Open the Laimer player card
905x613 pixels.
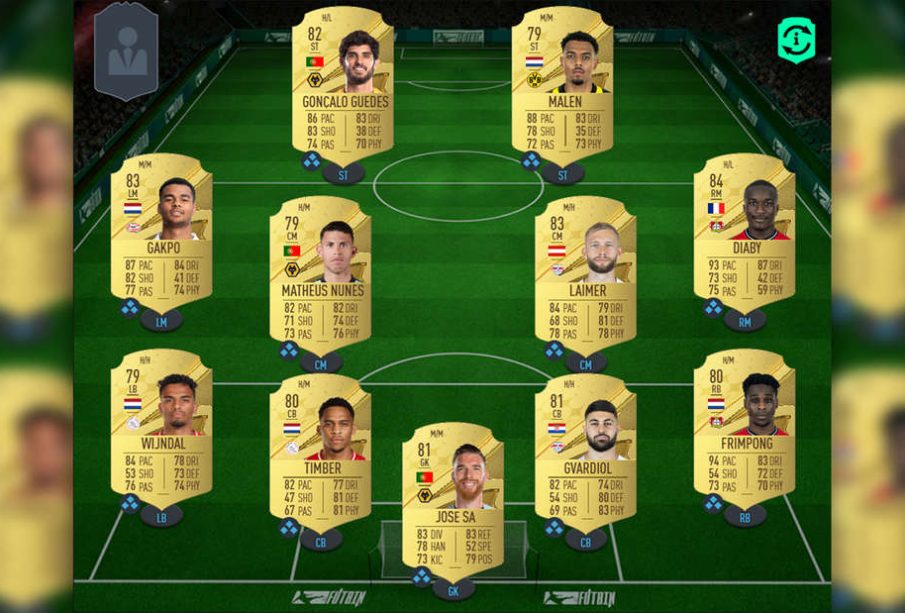[x=585, y=275]
